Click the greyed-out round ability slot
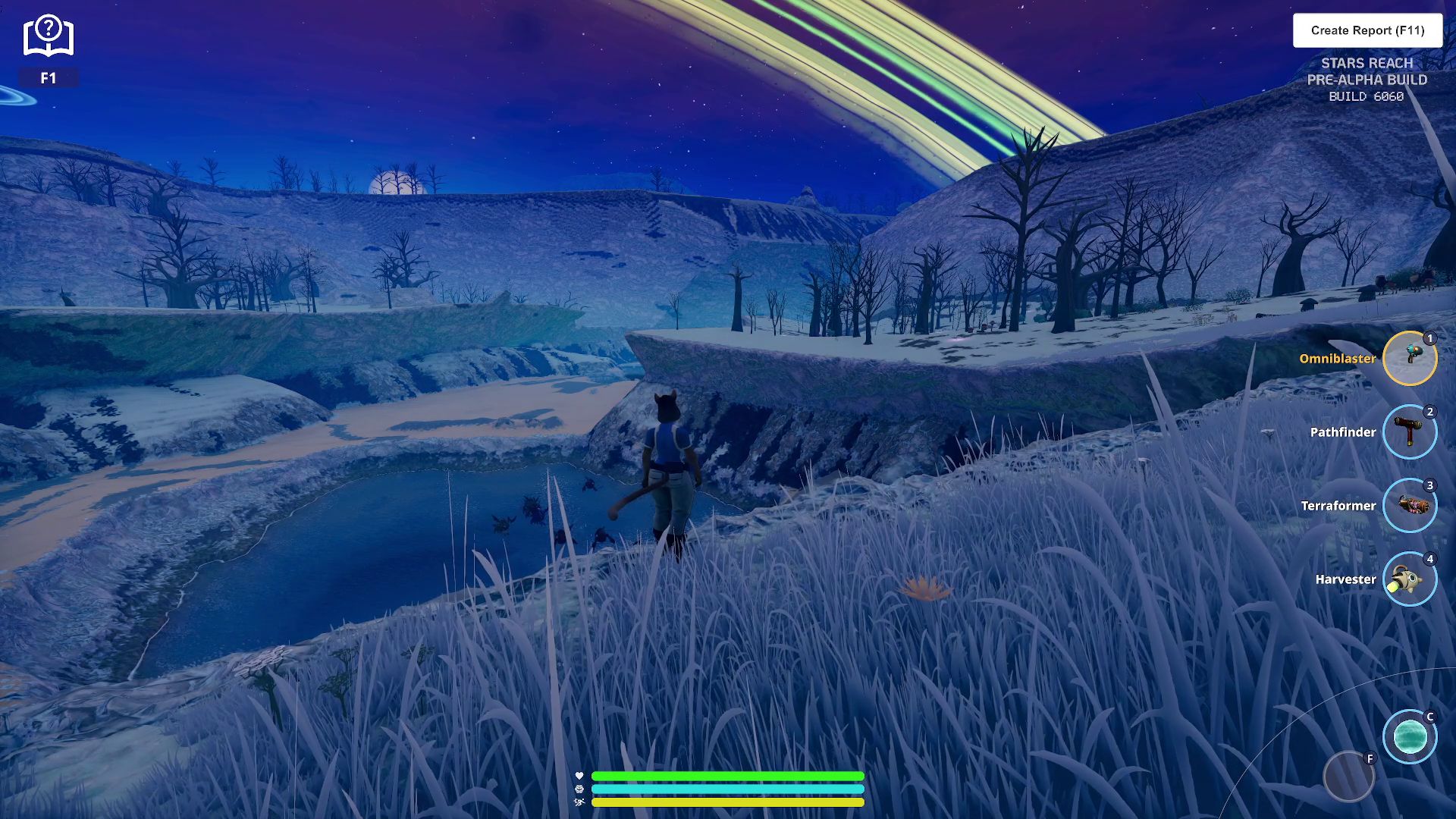This screenshot has height=819, width=1456. coord(1348,777)
